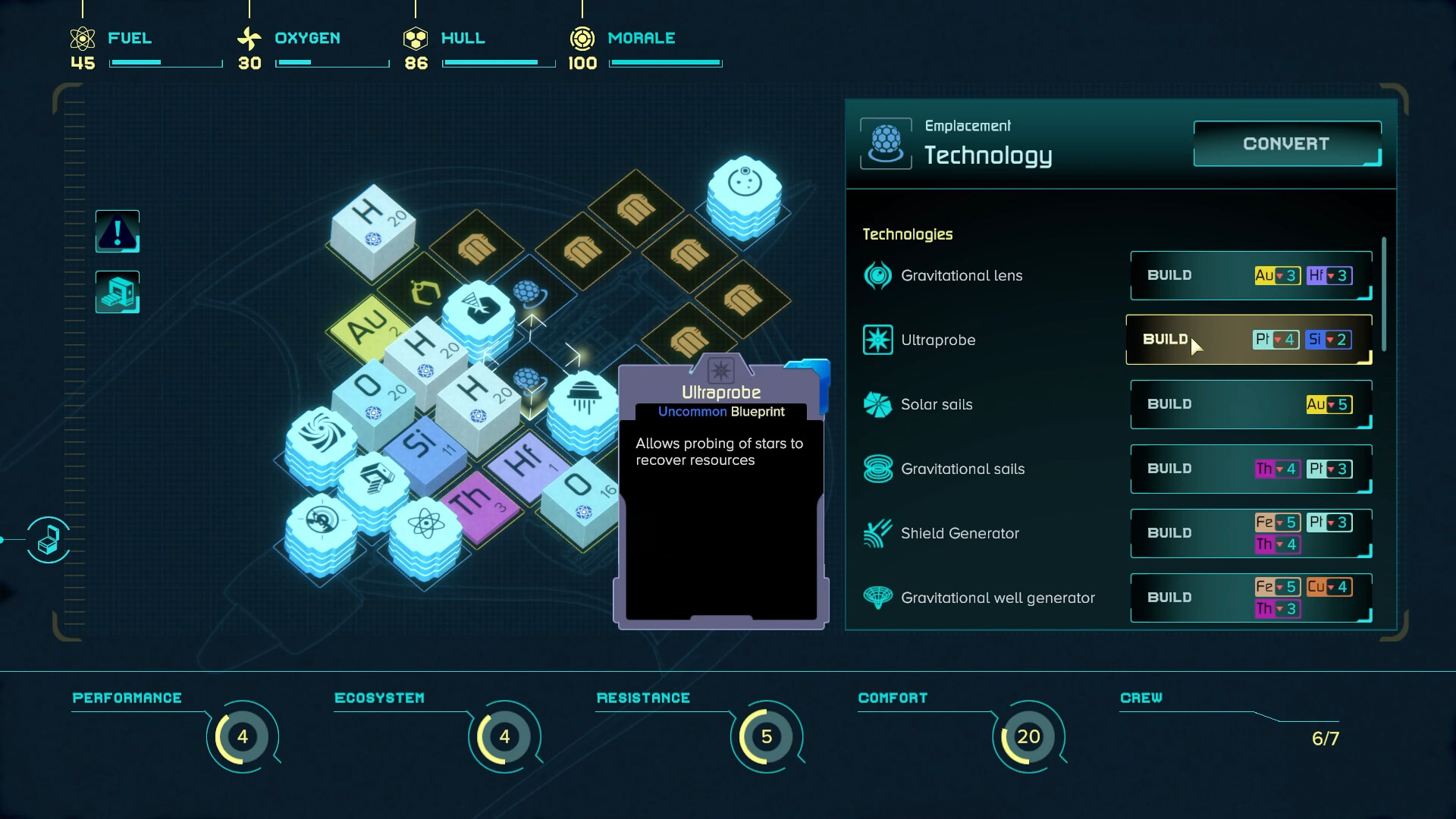Image resolution: width=1456 pixels, height=819 pixels.
Task: Click the cube icon on the far left edge
Action: [48, 541]
